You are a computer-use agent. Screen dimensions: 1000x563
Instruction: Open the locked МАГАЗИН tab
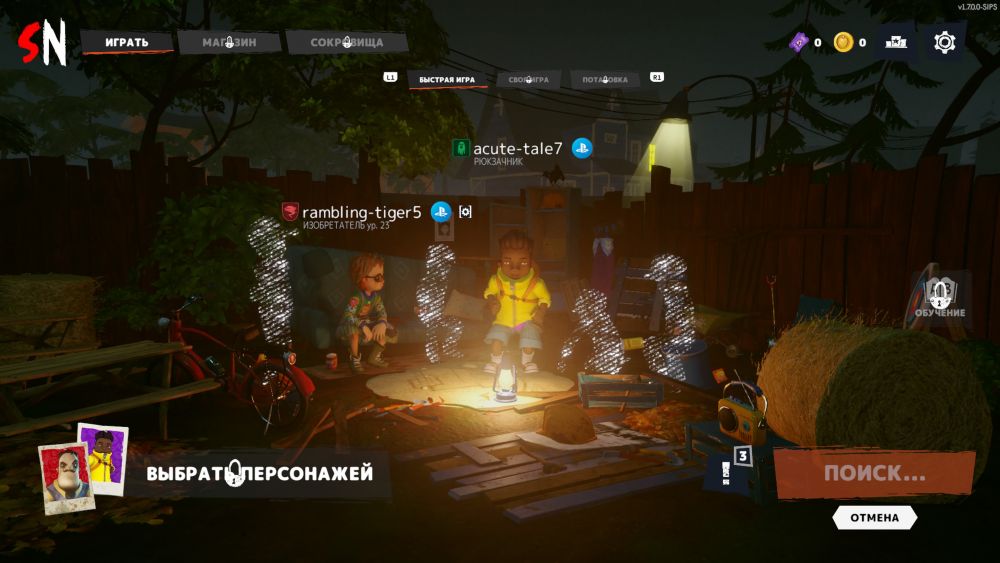coord(229,42)
